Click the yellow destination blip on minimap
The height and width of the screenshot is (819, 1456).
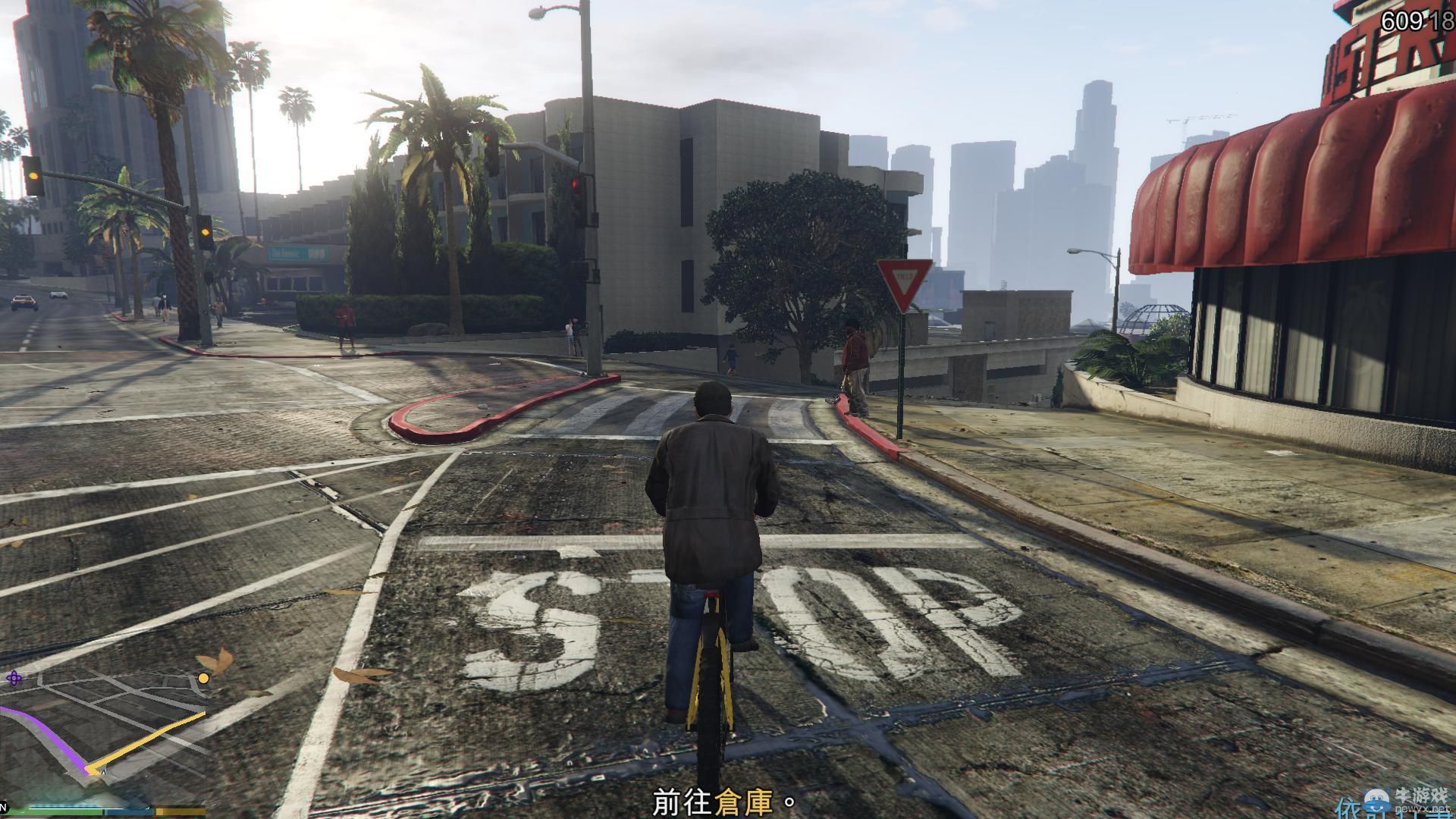click(202, 679)
